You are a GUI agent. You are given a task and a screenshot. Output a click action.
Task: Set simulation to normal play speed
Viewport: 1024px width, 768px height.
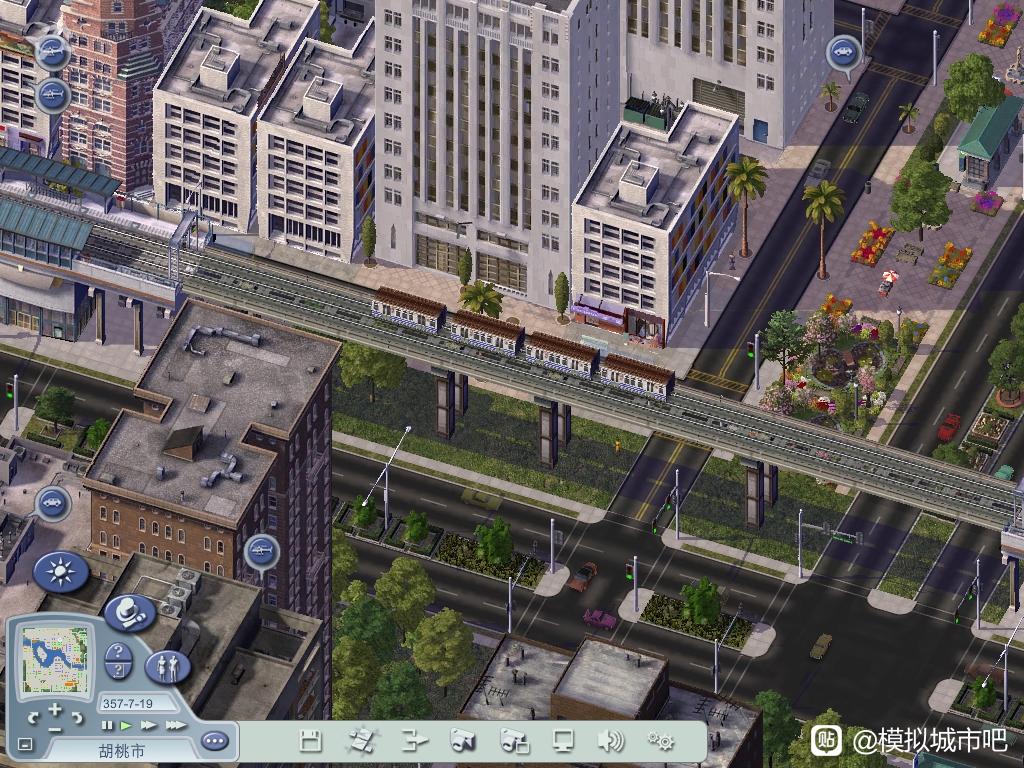pos(126,725)
